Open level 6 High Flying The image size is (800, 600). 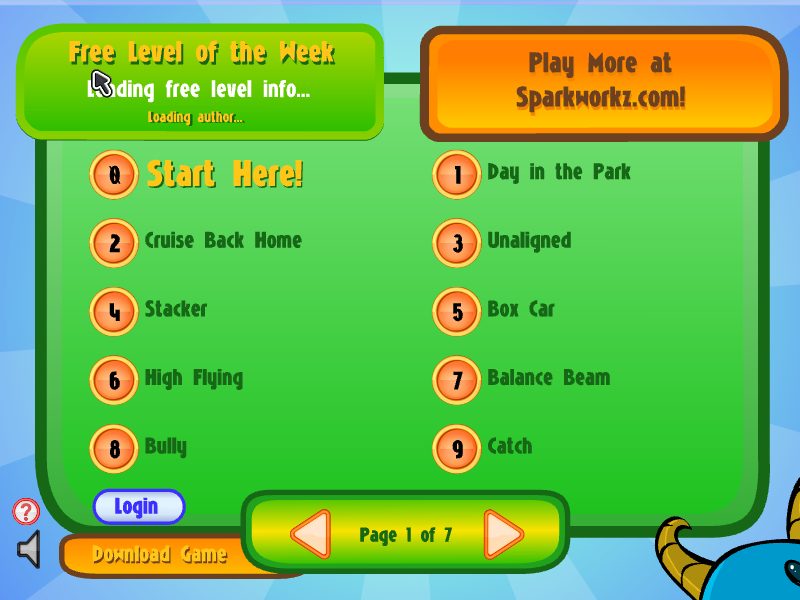[x=114, y=380]
